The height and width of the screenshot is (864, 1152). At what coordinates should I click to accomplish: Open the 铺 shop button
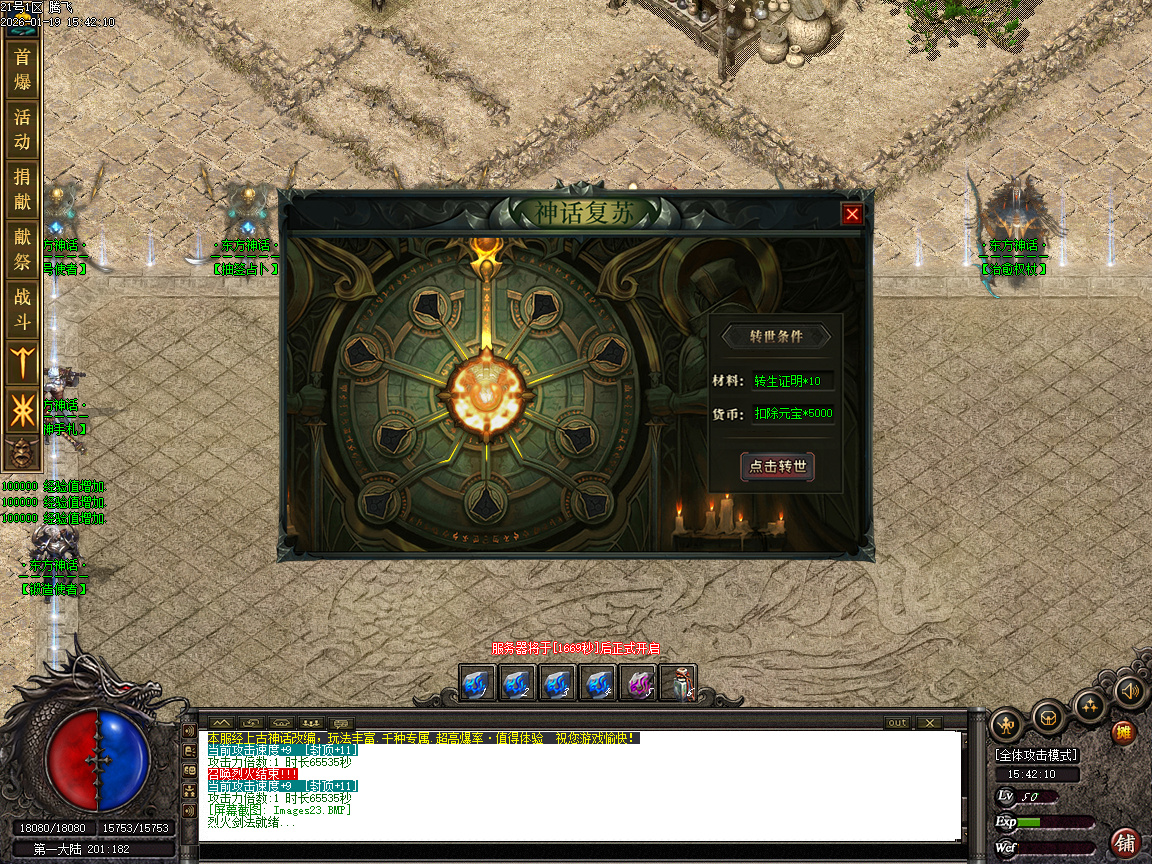click(1126, 842)
